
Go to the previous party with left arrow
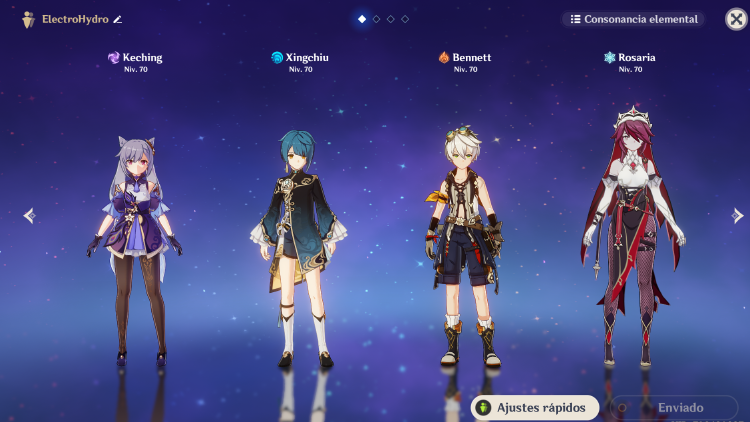click(29, 215)
